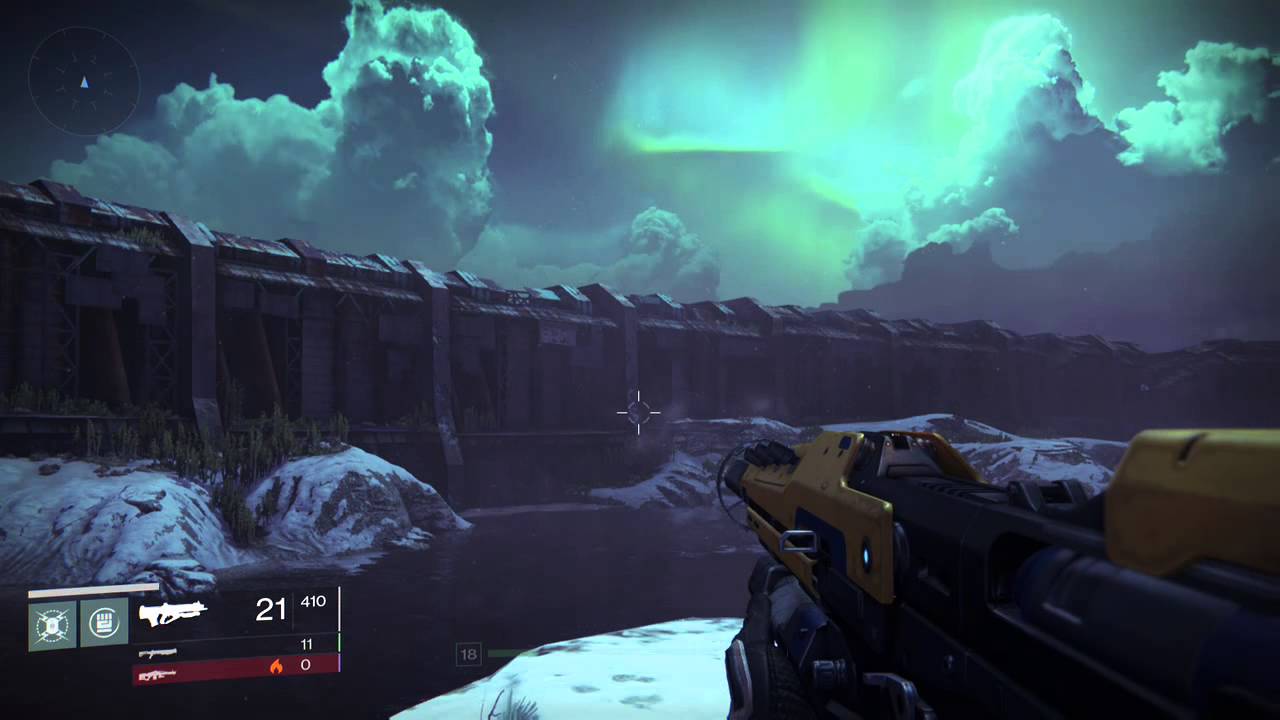Select the primary weapon icon
This screenshot has width=1280, height=720.
(x=172, y=612)
